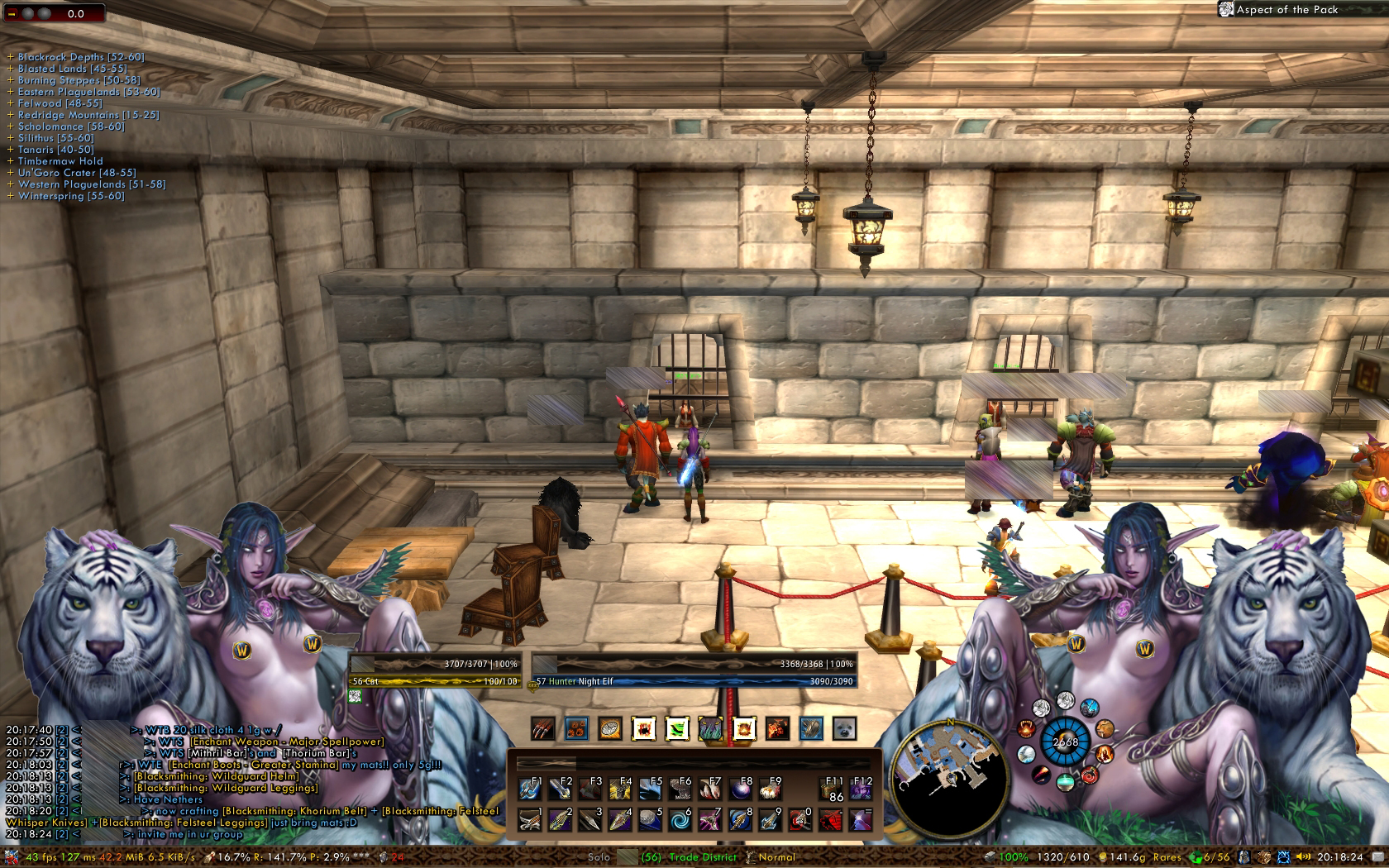
Task: Select the 56 Cat pet unit frame
Action: tap(436, 671)
